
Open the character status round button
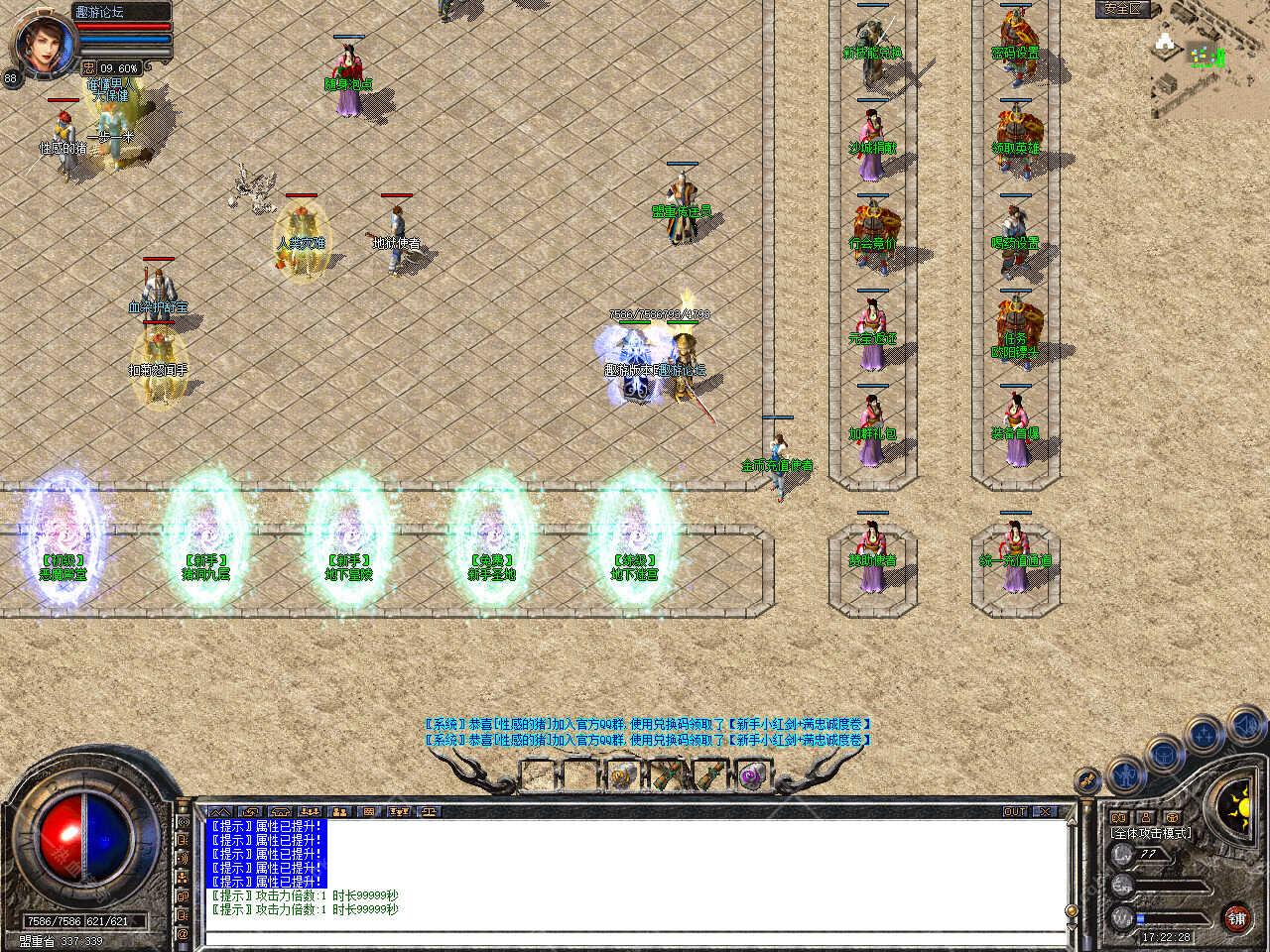(x=1124, y=773)
